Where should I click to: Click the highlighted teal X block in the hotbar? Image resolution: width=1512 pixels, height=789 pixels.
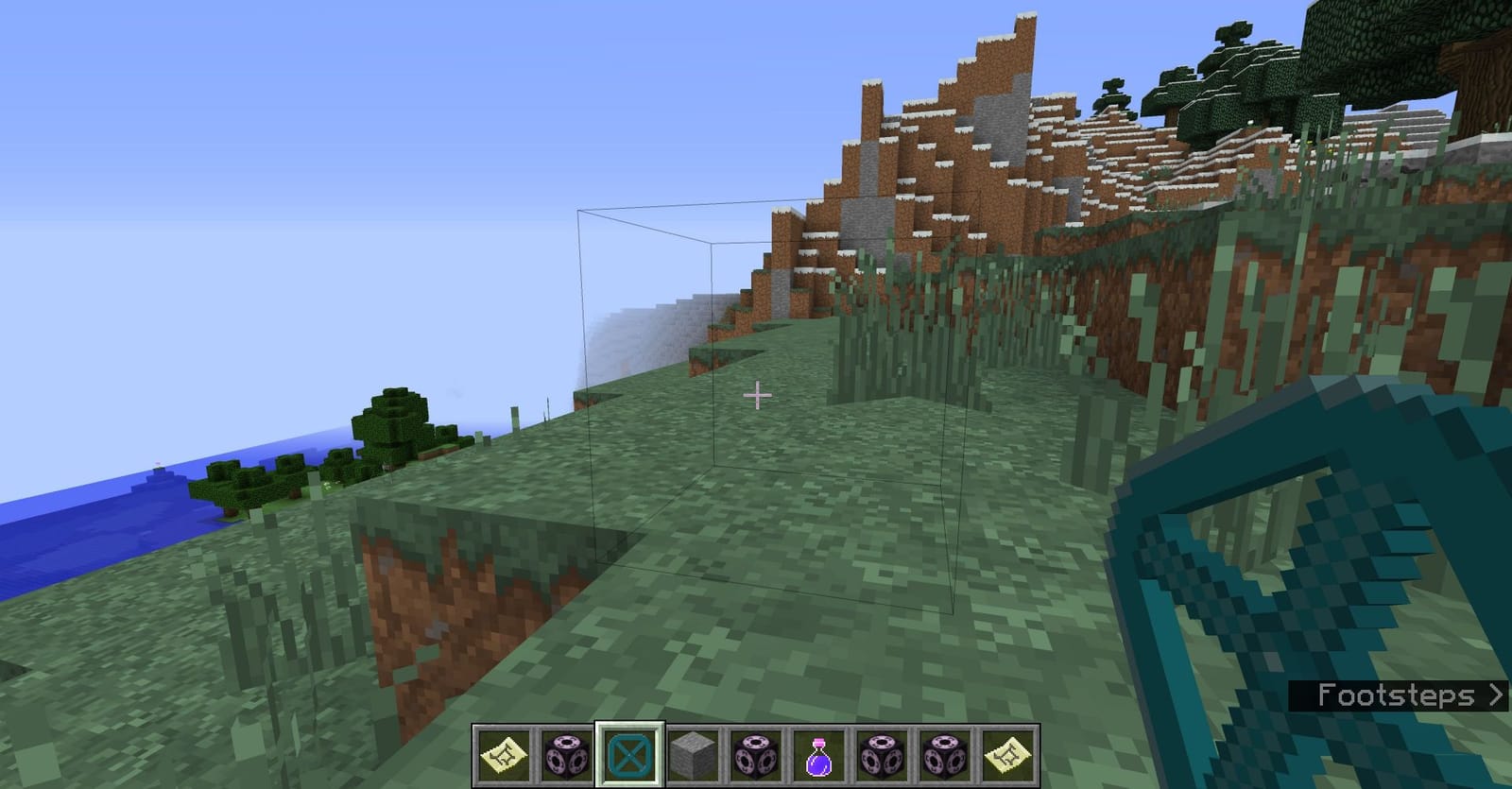point(631,755)
